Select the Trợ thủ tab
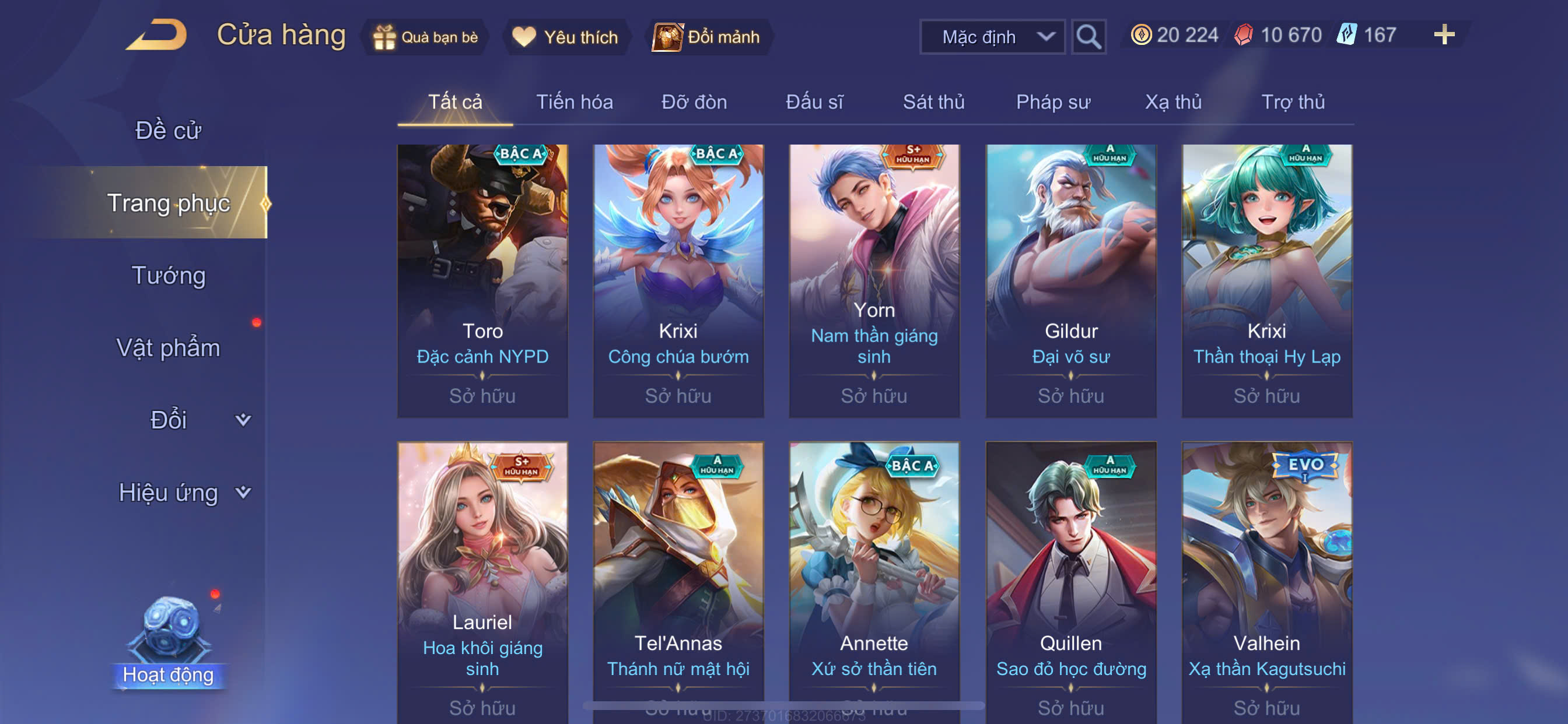 [x=1292, y=101]
